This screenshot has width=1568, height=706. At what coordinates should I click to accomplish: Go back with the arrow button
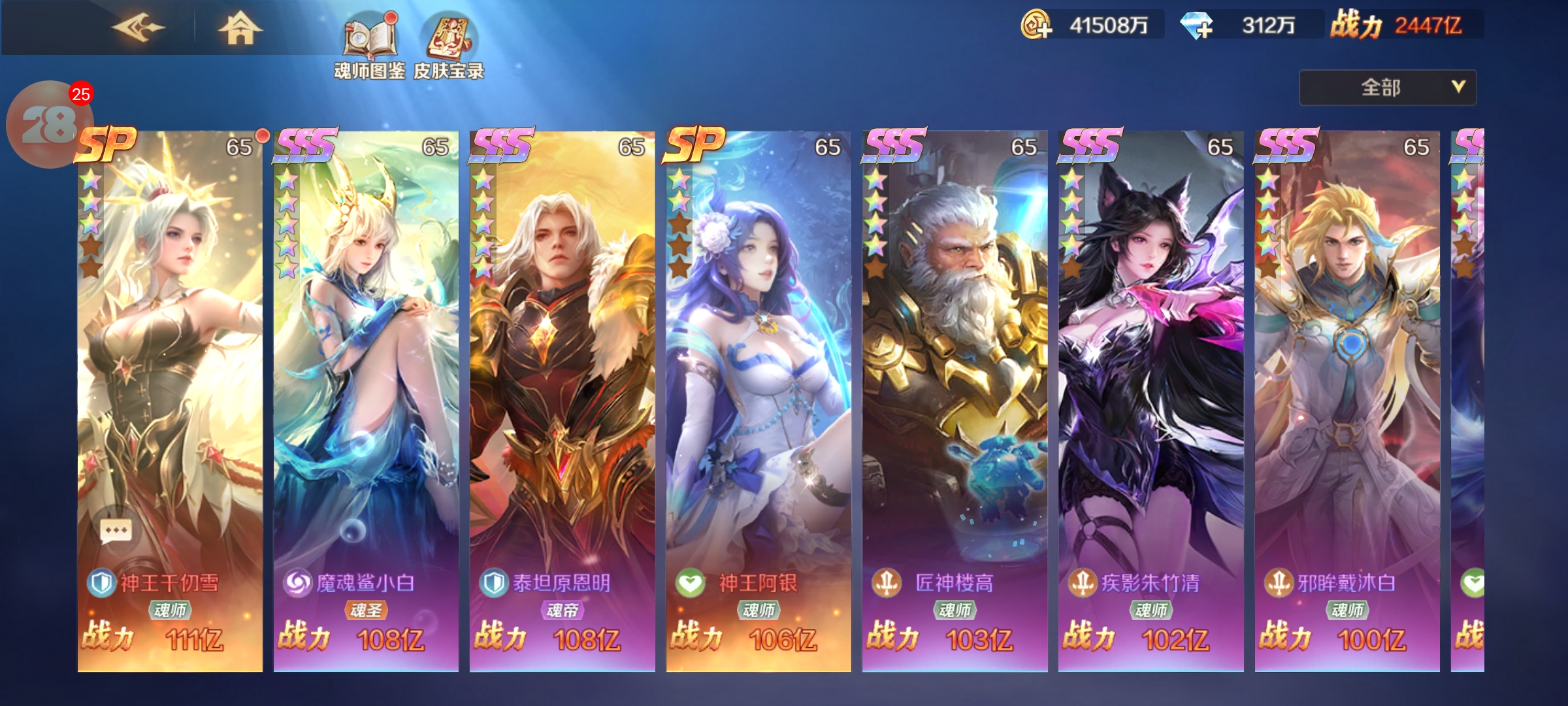click(138, 28)
